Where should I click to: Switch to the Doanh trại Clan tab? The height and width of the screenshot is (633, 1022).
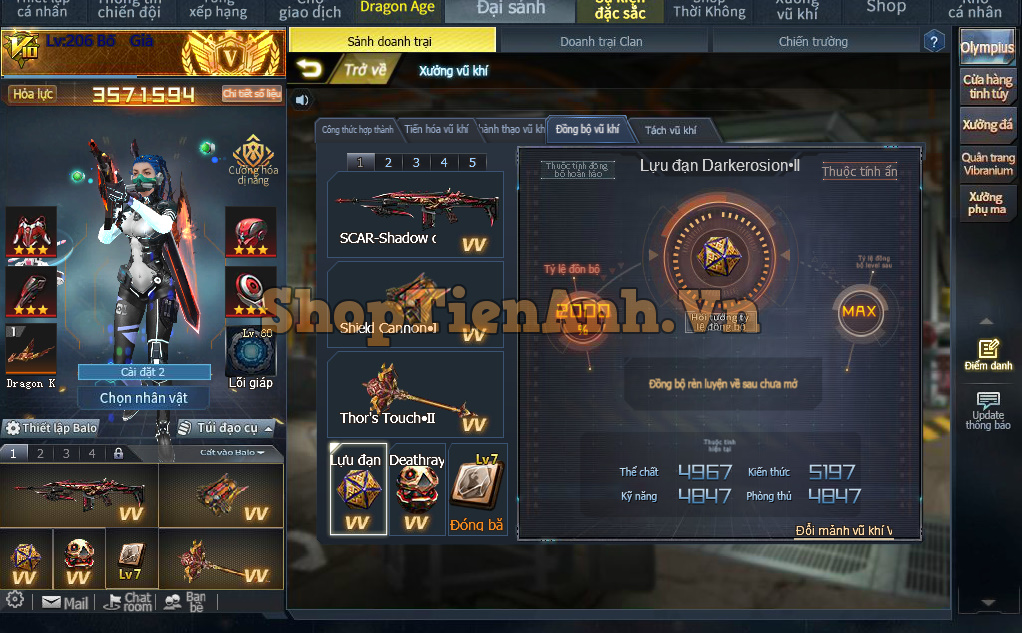point(601,41)
